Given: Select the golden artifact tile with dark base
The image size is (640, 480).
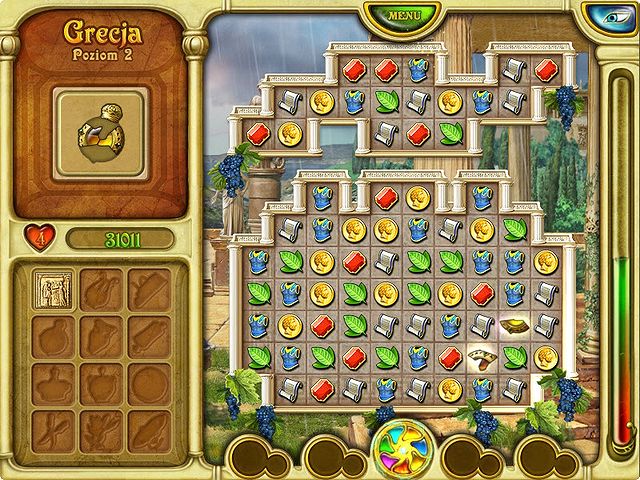Looking at the screenshot, I should [515, 325].
